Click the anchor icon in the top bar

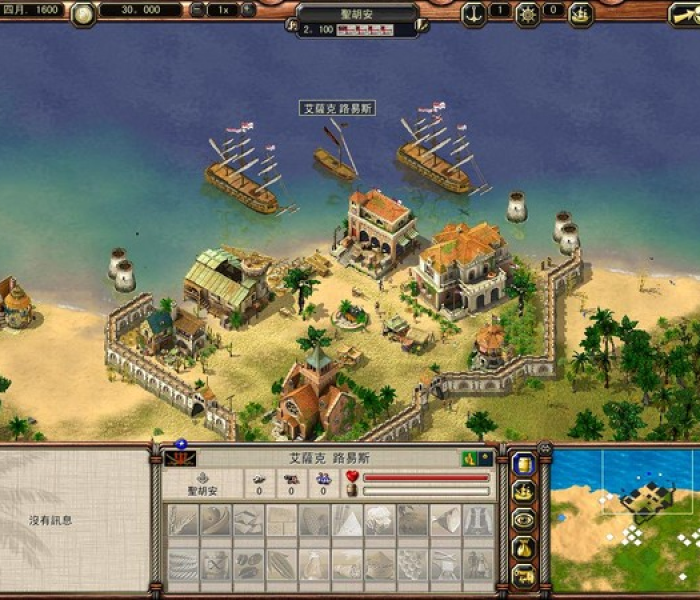tap(473, 13)
